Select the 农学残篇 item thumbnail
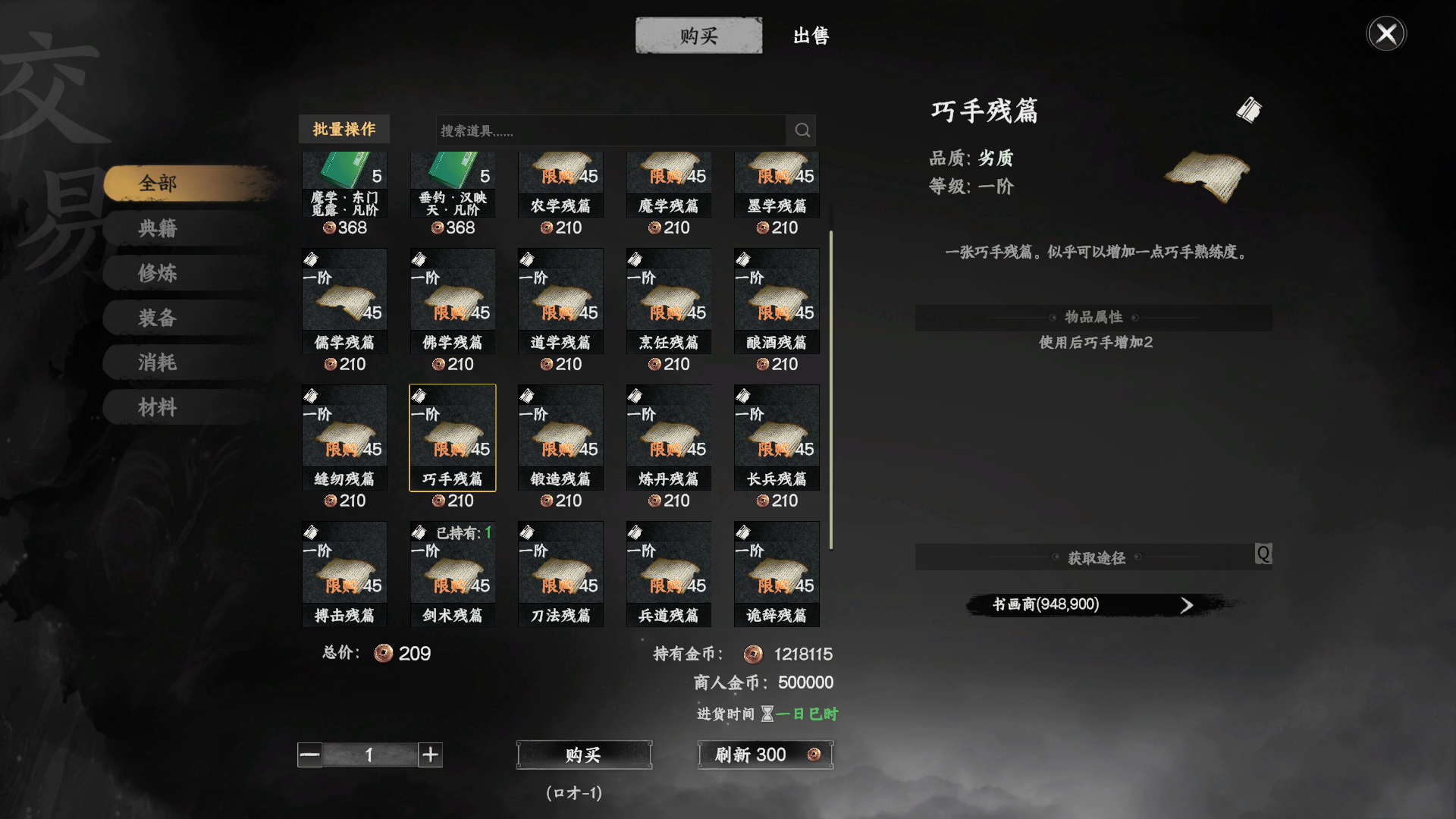Viewport: 1456px width, 819px height. click(560, 174)
